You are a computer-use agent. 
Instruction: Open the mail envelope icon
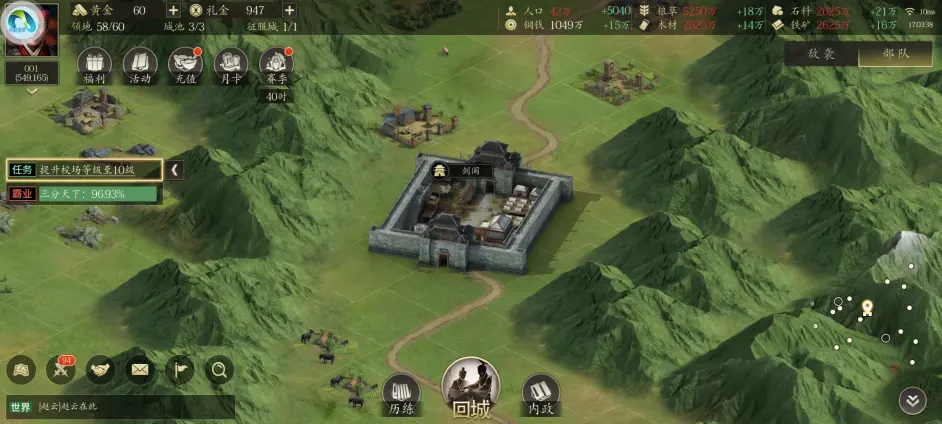[139, 371]
